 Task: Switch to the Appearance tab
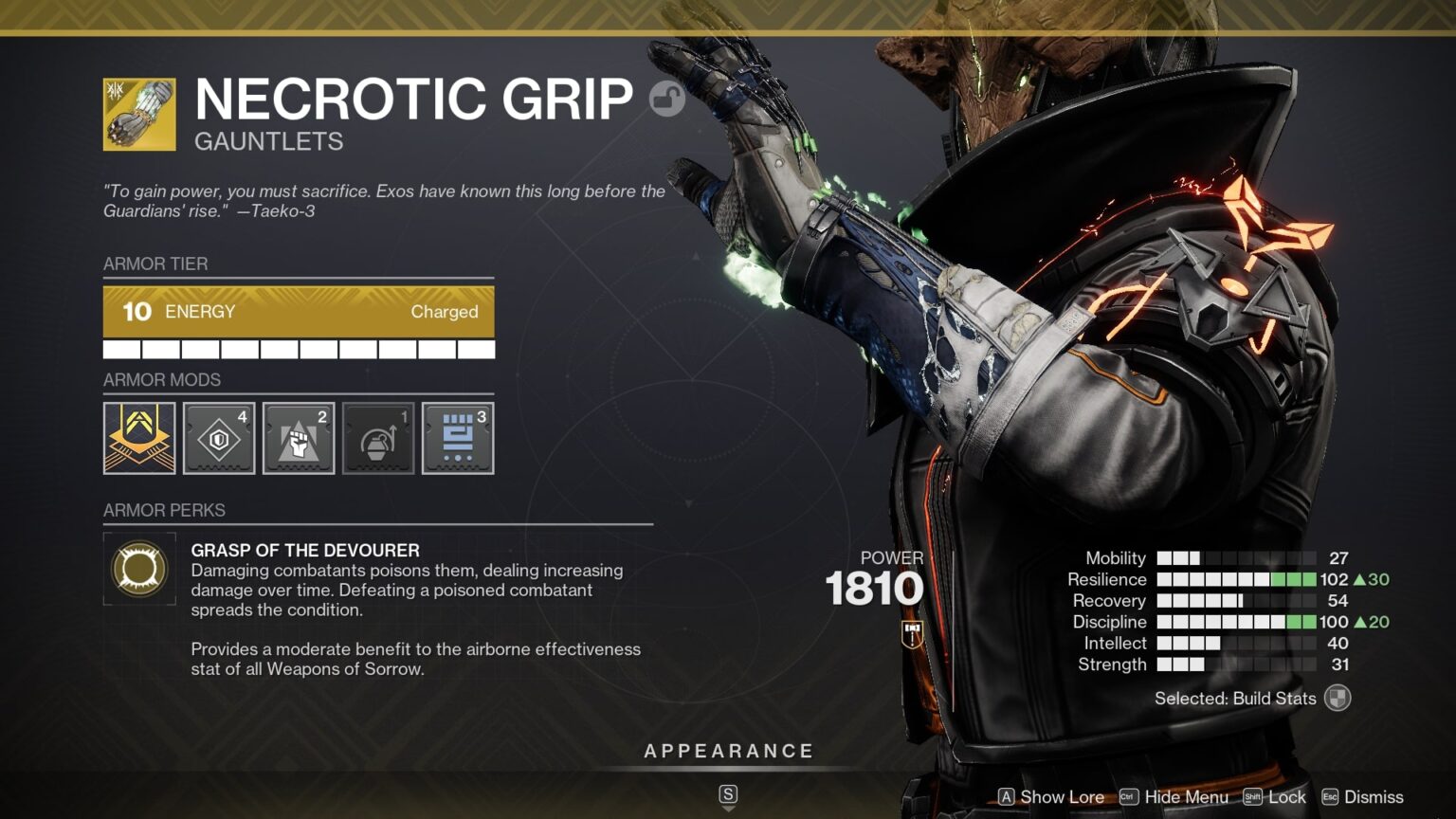pyautogui.click(x=729, y=750)
